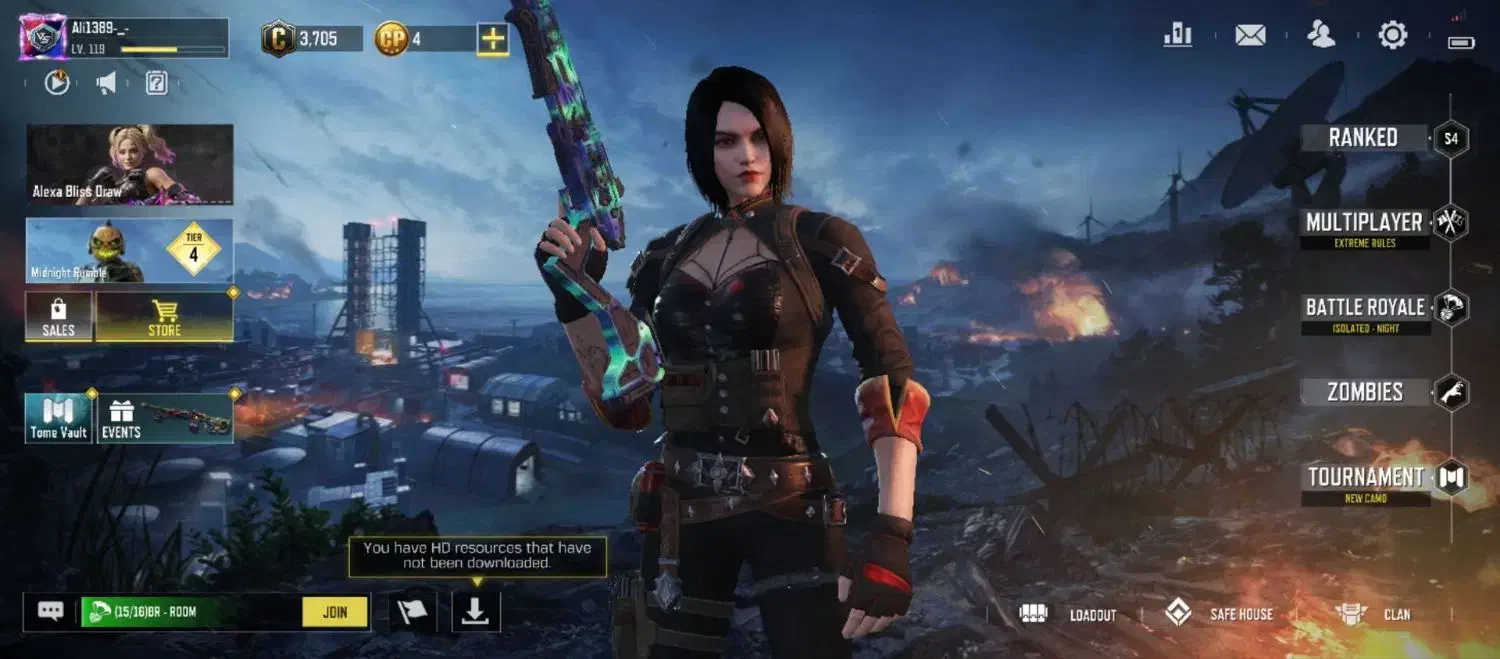
Task: Open the Loadout screen
Action: pyautogui.click(x=1068, y=614)
